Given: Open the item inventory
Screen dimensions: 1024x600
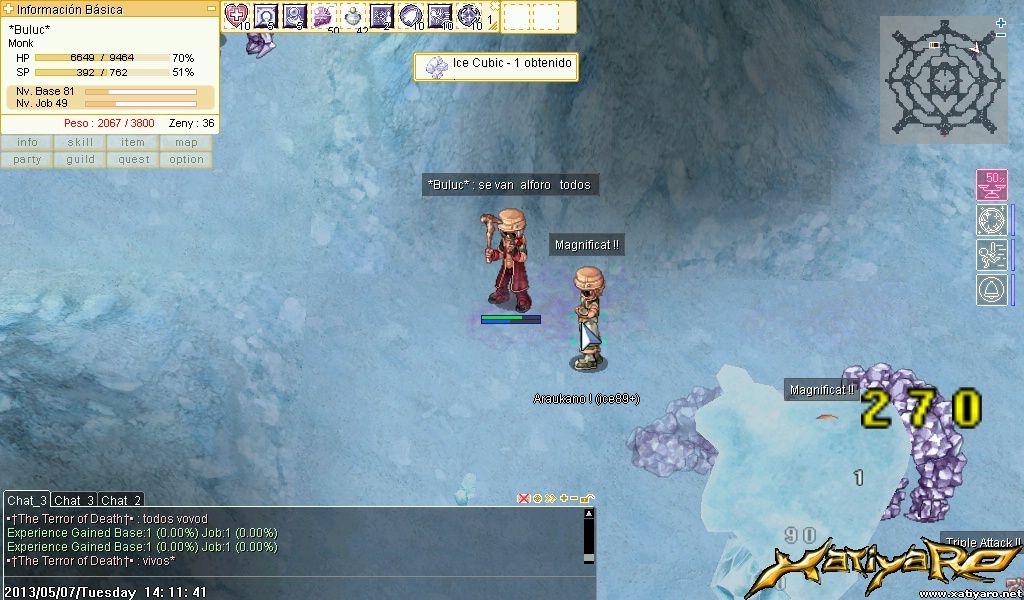Looking at the screenshot, I should click(133, 142).
